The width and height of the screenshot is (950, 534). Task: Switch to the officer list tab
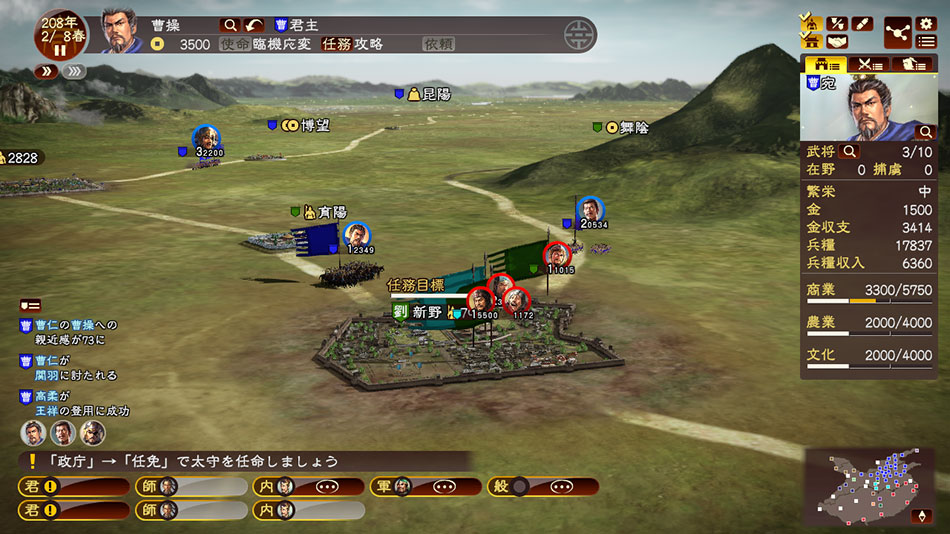[x=915, y=64]
